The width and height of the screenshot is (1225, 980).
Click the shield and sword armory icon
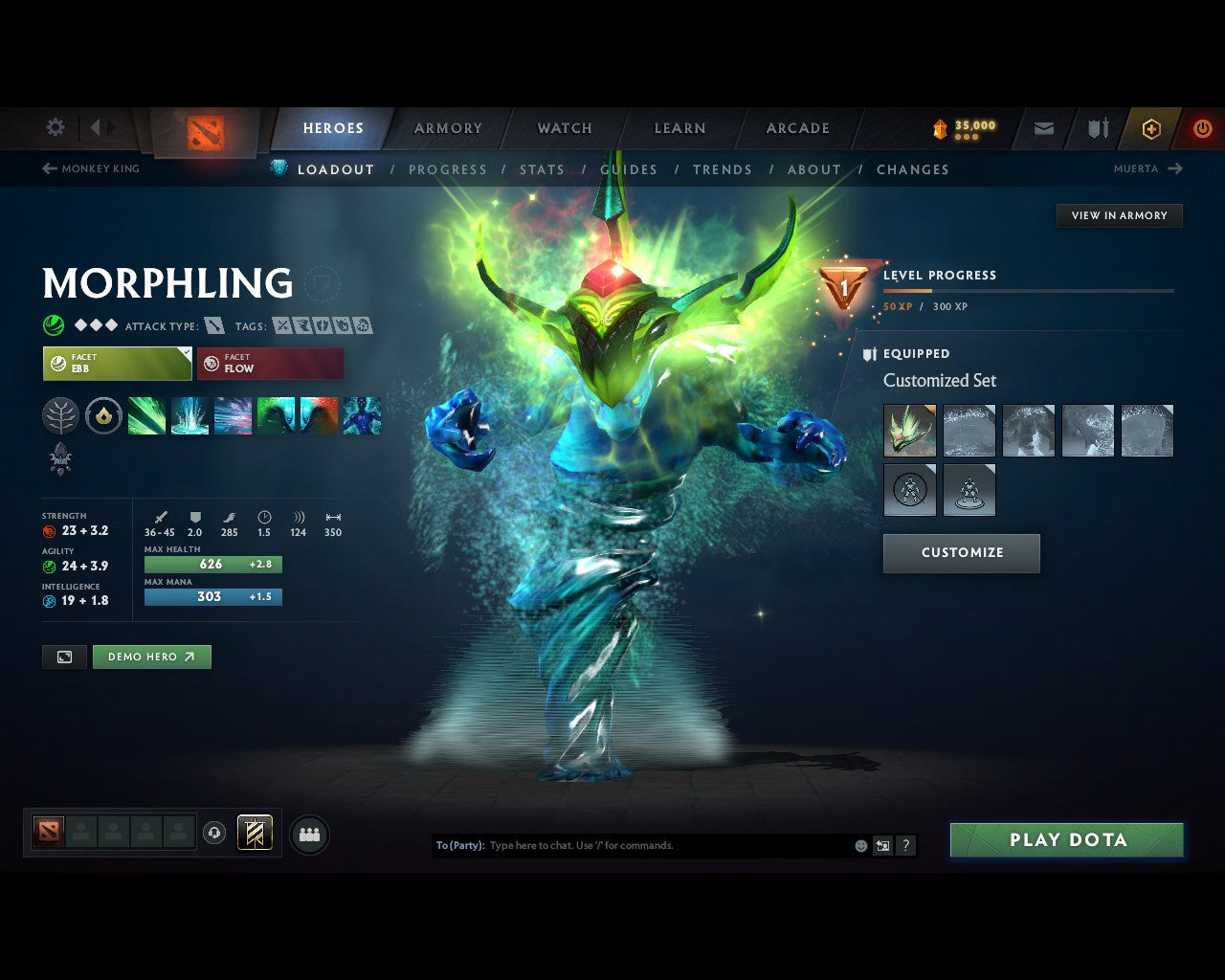tap(1097, 127)
